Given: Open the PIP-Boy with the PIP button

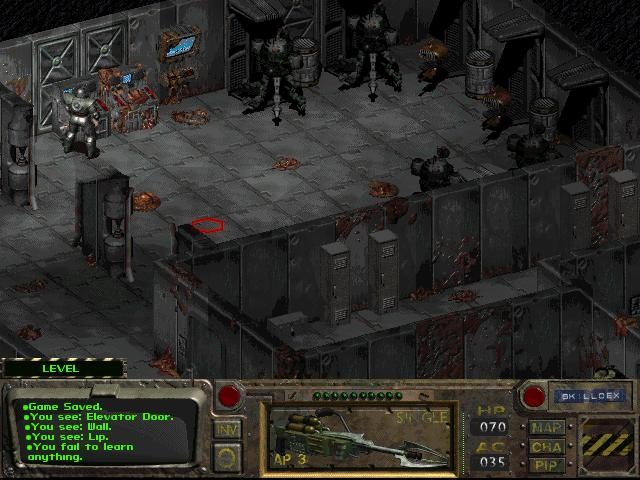Looking at the screenshot, I should 547,465.
